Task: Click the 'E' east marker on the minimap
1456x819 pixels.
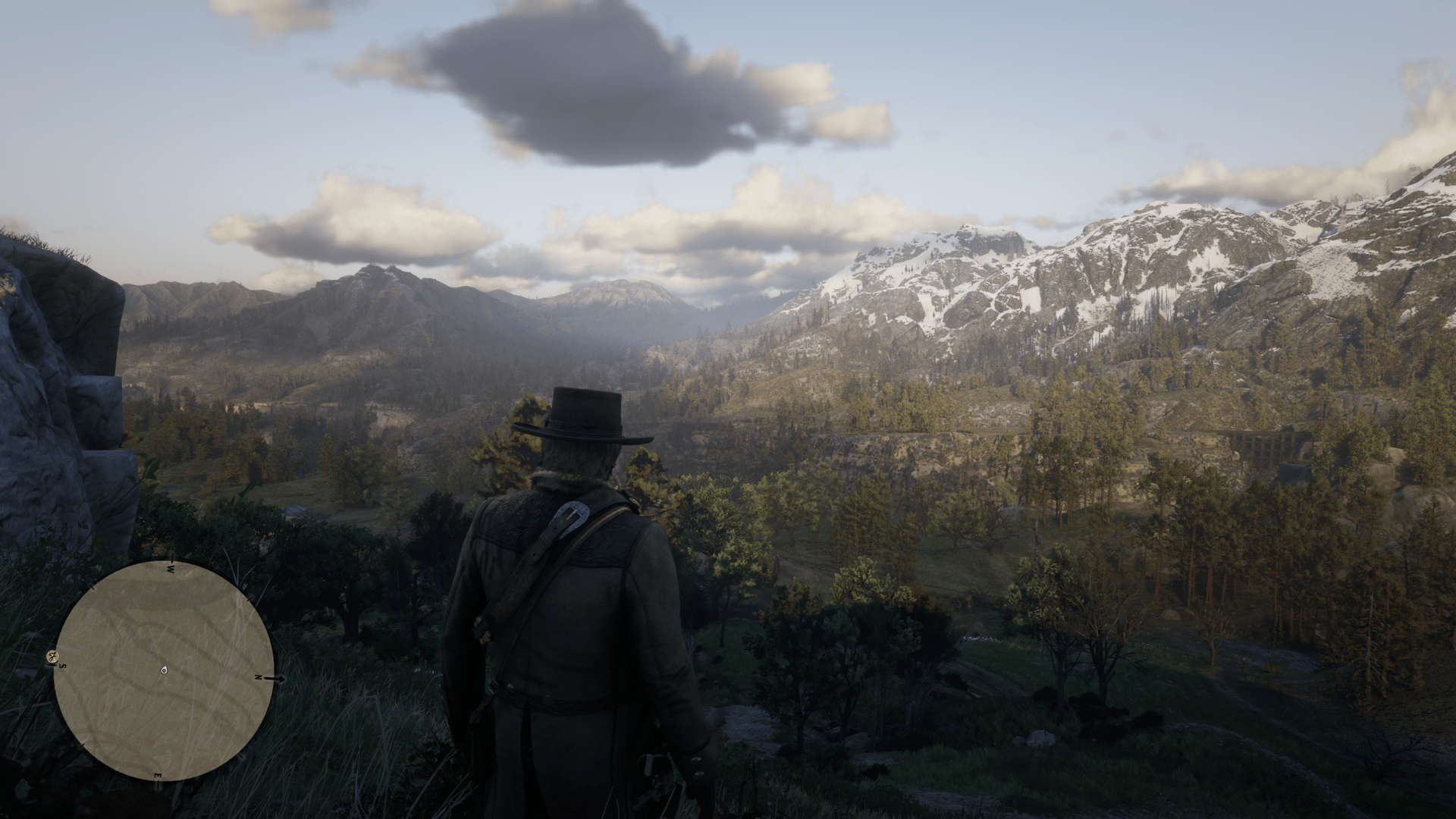Action: [157, 775]
